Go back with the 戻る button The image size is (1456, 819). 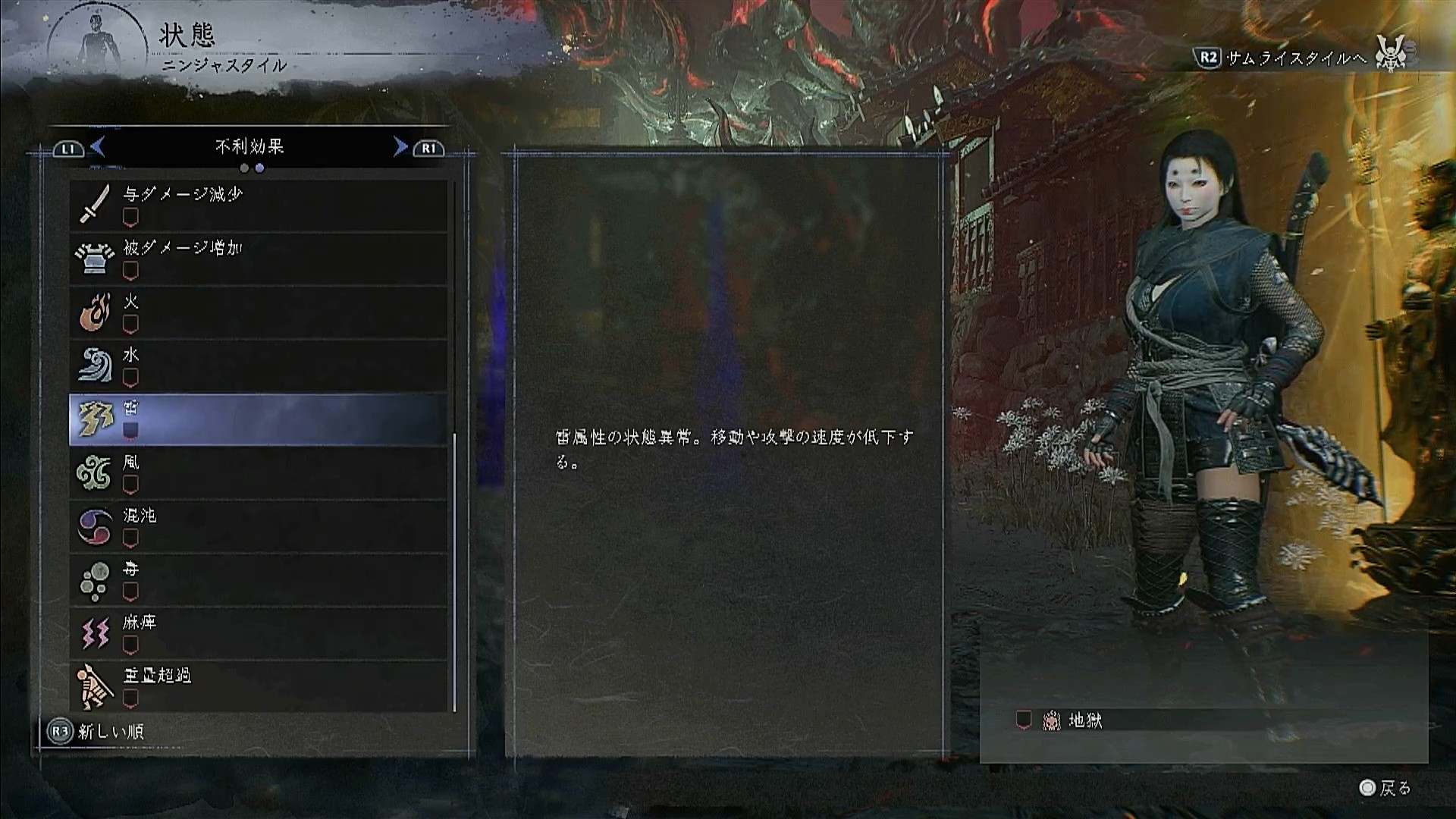1385,788
